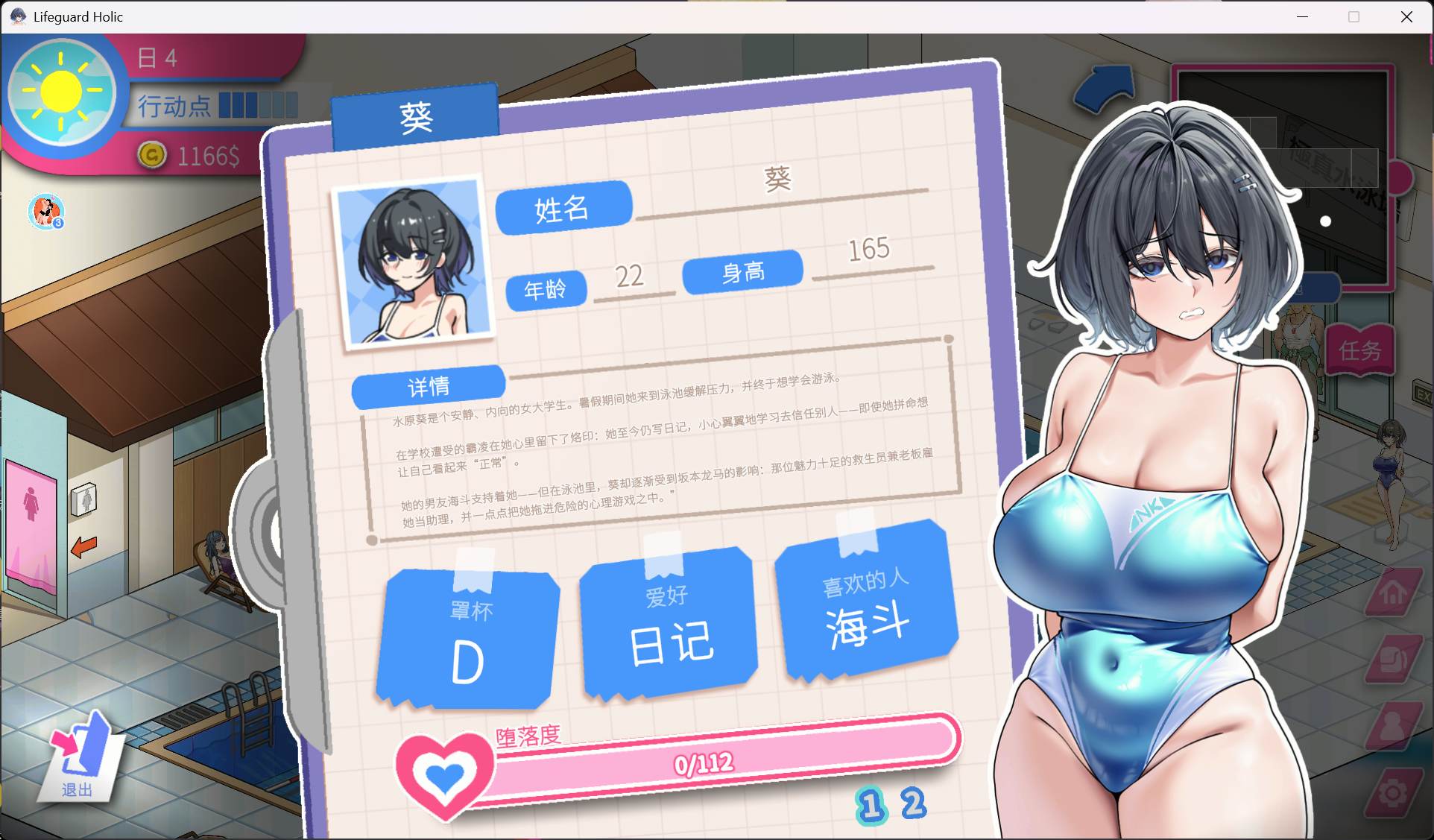
Task: Open the backpack inventory icon
Action: click(1391, 660)
